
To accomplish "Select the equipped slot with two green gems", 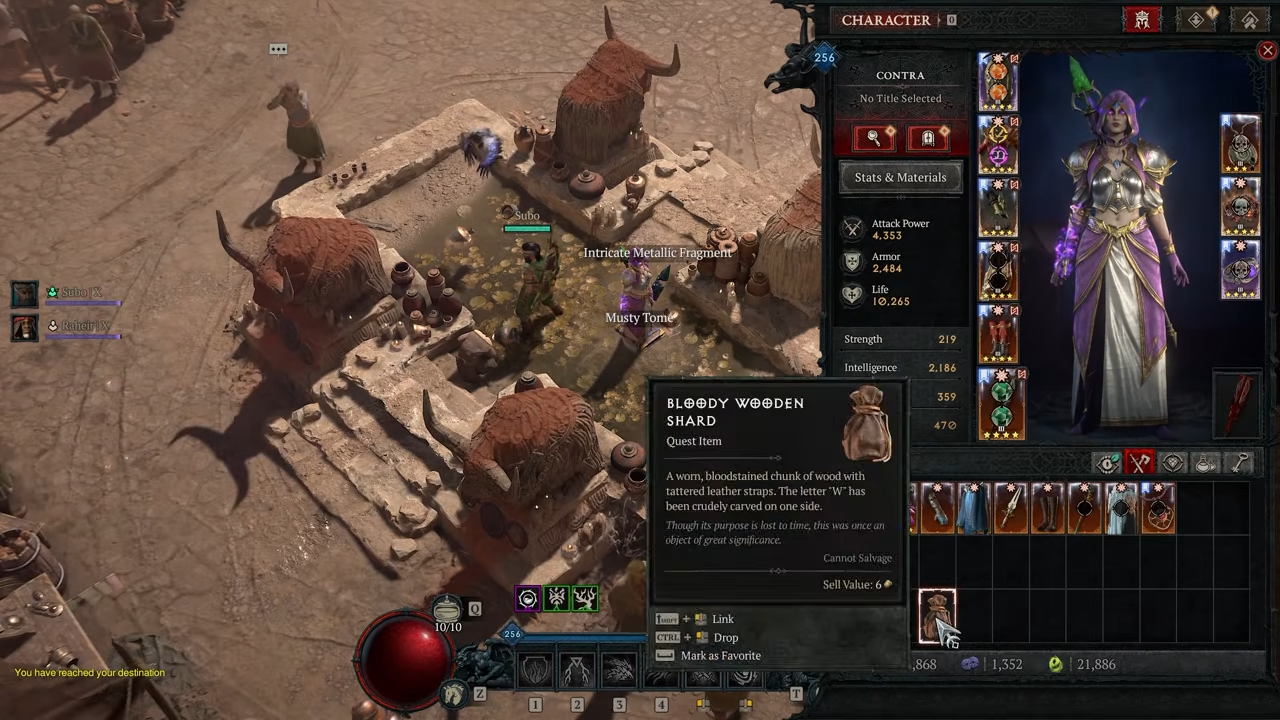I will coord(1000,405).
